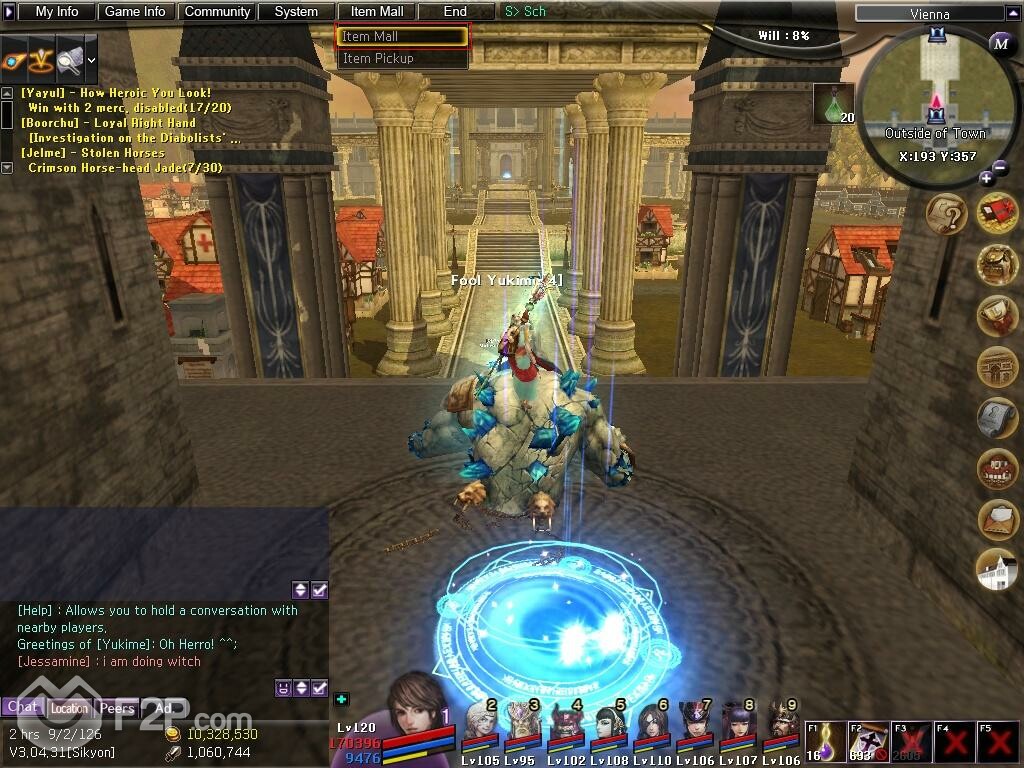The width and height of the screenshot is (1024, 768).
Task: Open the Game Info menu
Action: [x=135, y=12]
